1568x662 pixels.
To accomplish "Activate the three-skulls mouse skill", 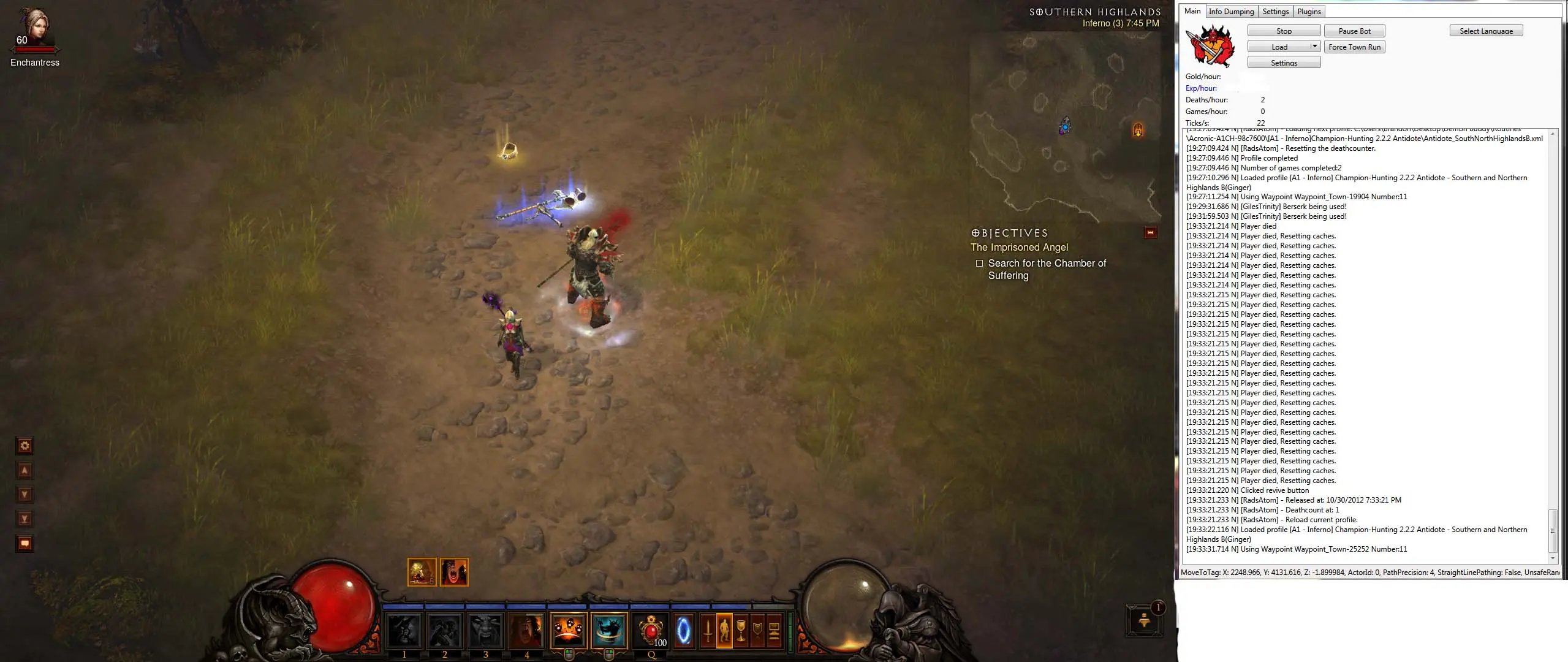I will click(568, 630).
